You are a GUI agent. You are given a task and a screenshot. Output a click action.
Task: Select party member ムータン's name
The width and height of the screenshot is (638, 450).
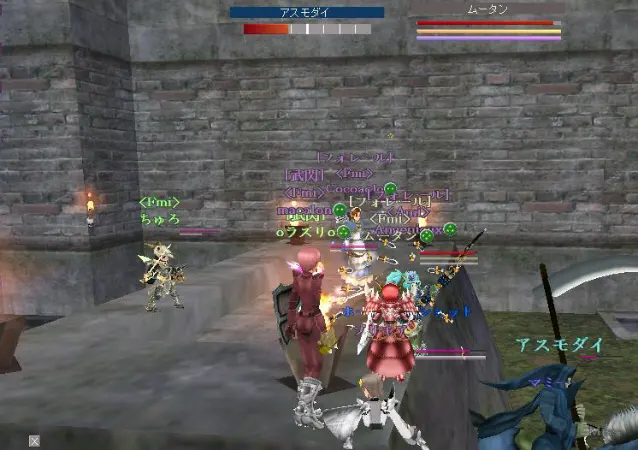[487, 9]
